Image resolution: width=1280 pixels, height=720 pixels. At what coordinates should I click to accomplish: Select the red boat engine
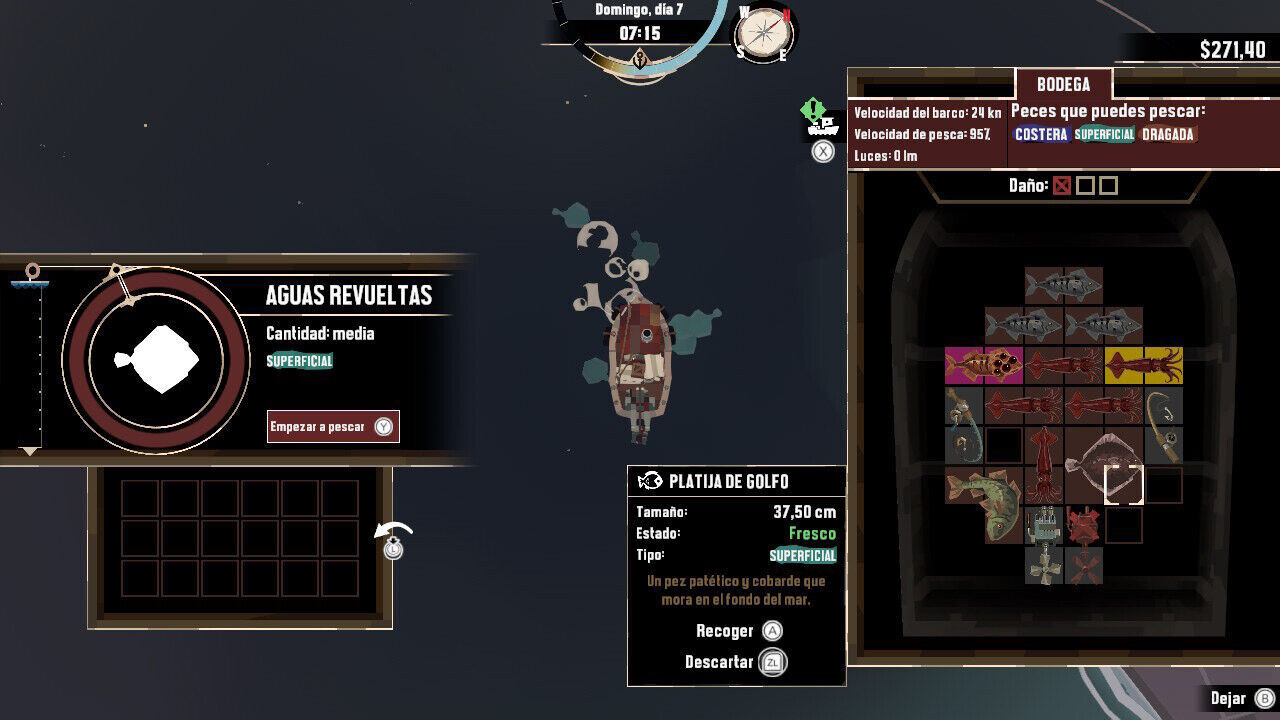tap(1083, 525)
